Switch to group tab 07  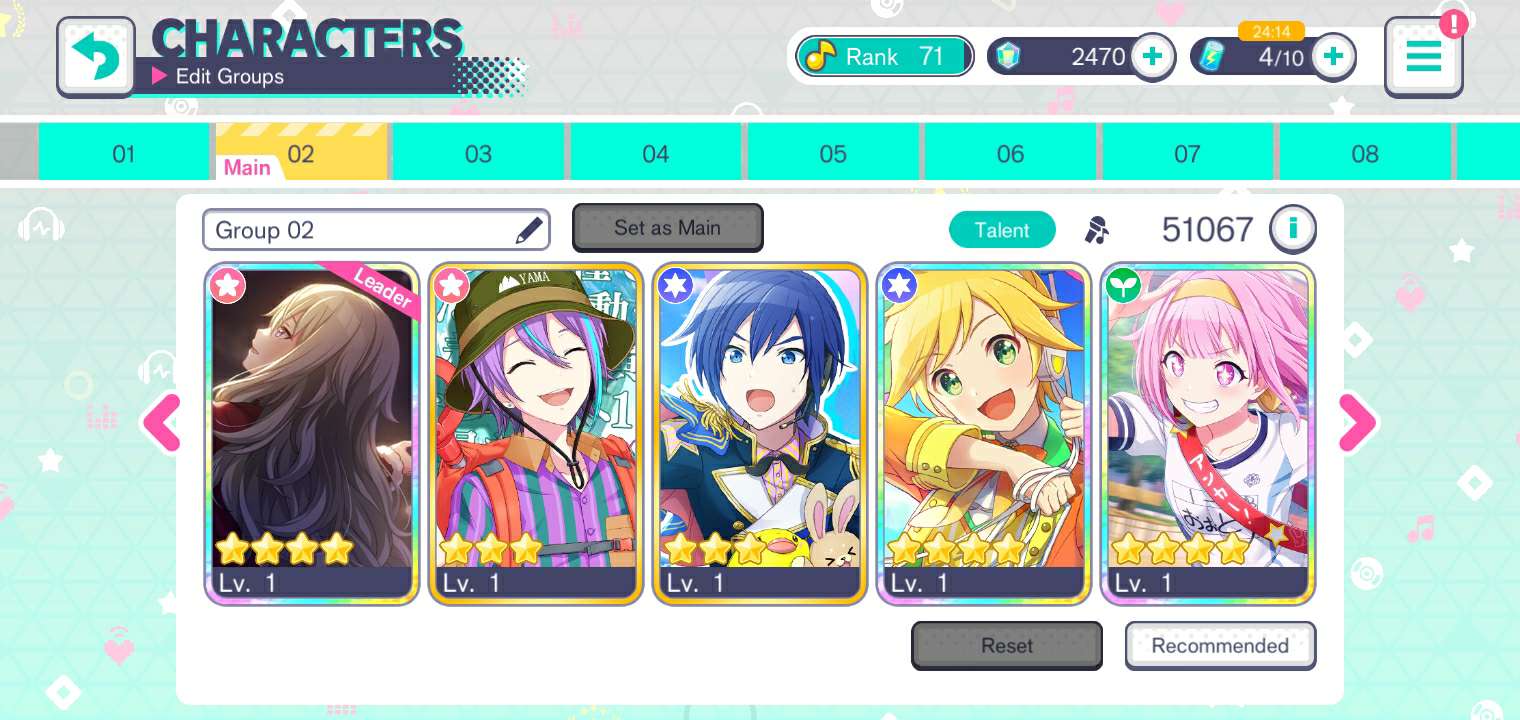(x=1187, y=154)
